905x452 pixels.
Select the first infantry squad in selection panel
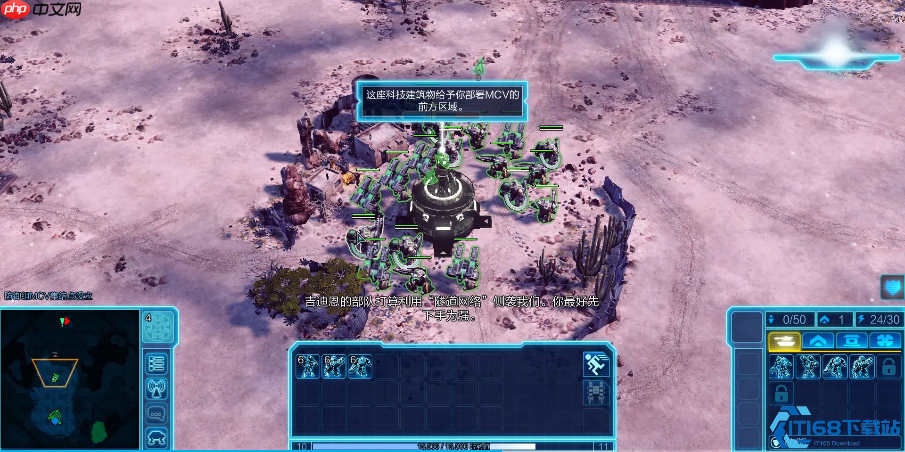pyautogui.click(x=308, y=366)
